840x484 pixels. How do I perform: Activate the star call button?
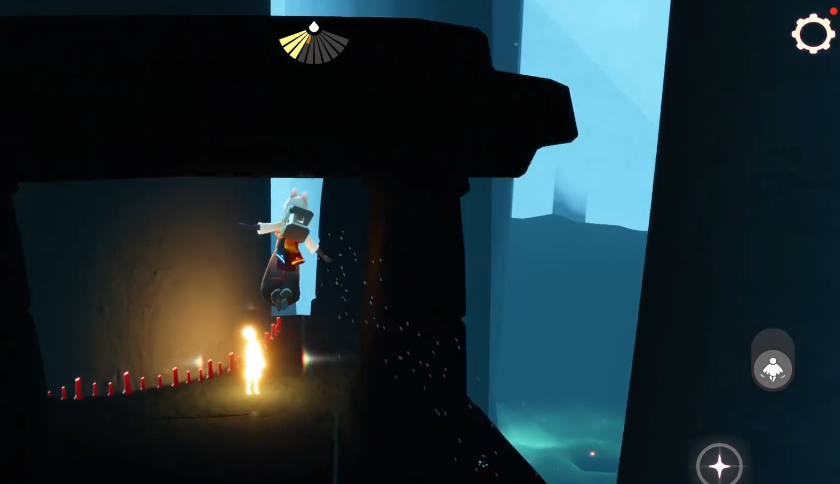click(x=719, y=464)
